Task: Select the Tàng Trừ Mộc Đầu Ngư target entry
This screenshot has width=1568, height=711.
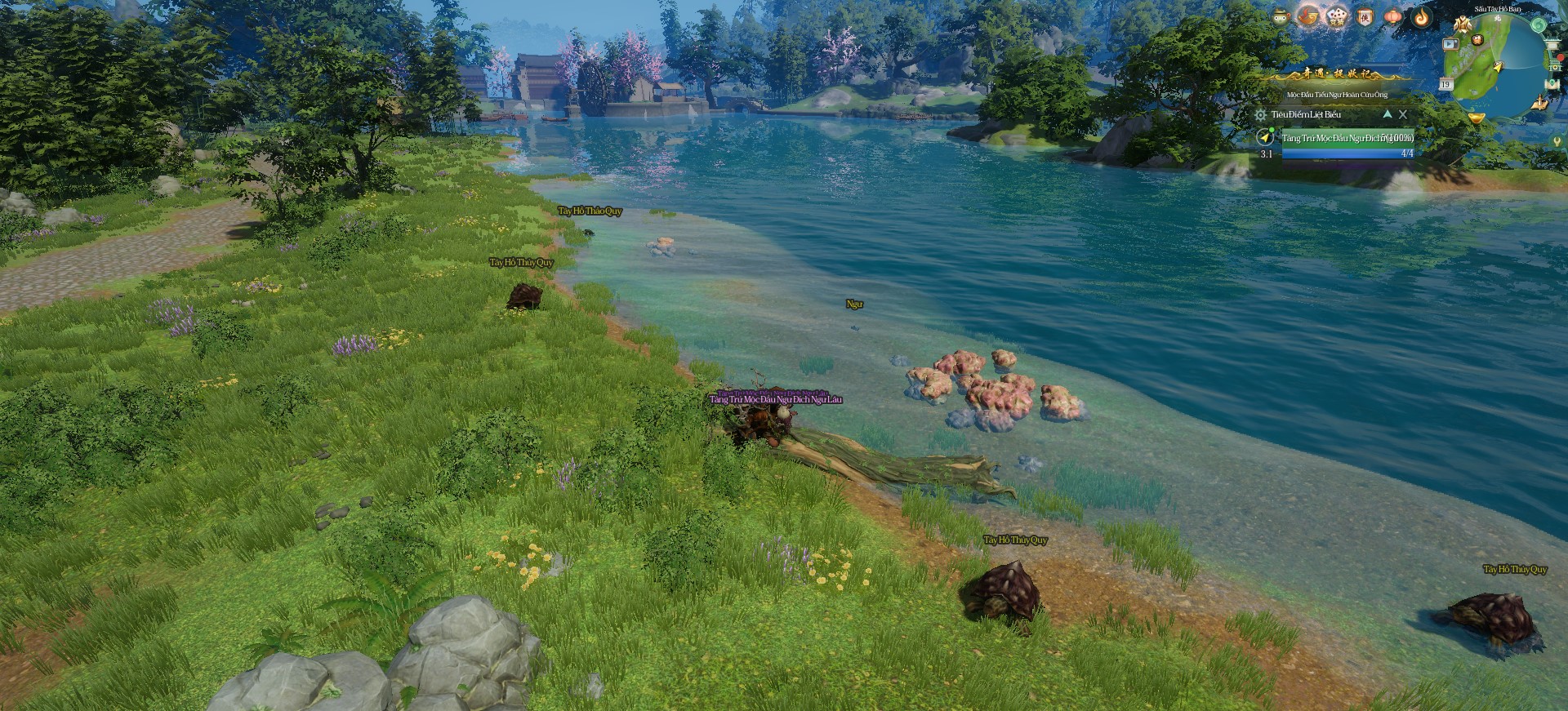Action: pos(1347,138)
